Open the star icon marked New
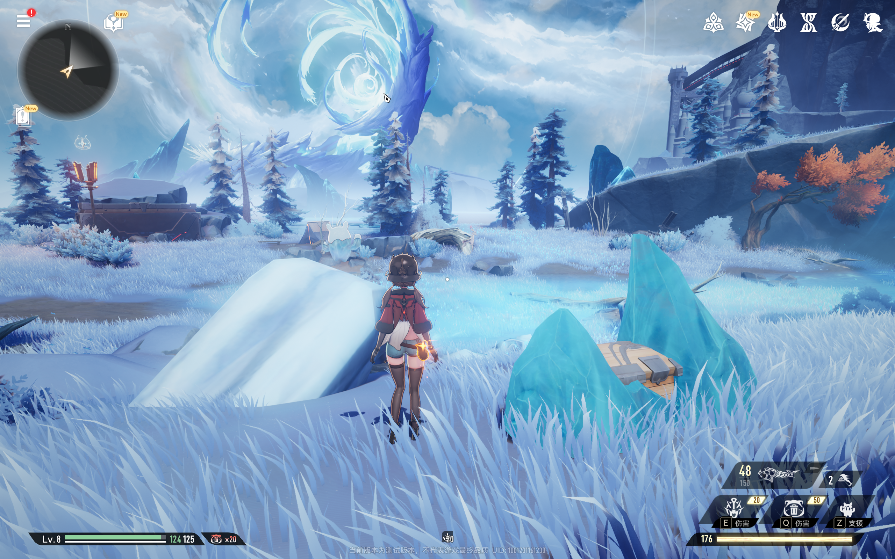Screen dimensions: 895x559 click(746, 22)
